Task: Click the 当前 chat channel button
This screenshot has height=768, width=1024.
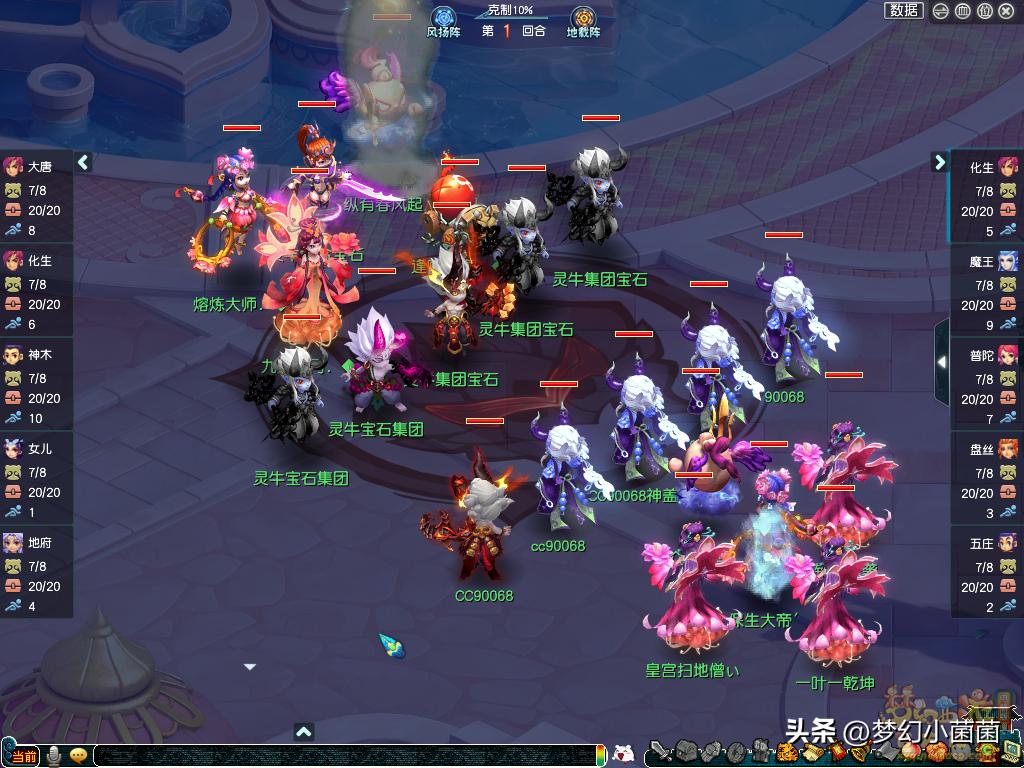Action: (x=22, y=756)
